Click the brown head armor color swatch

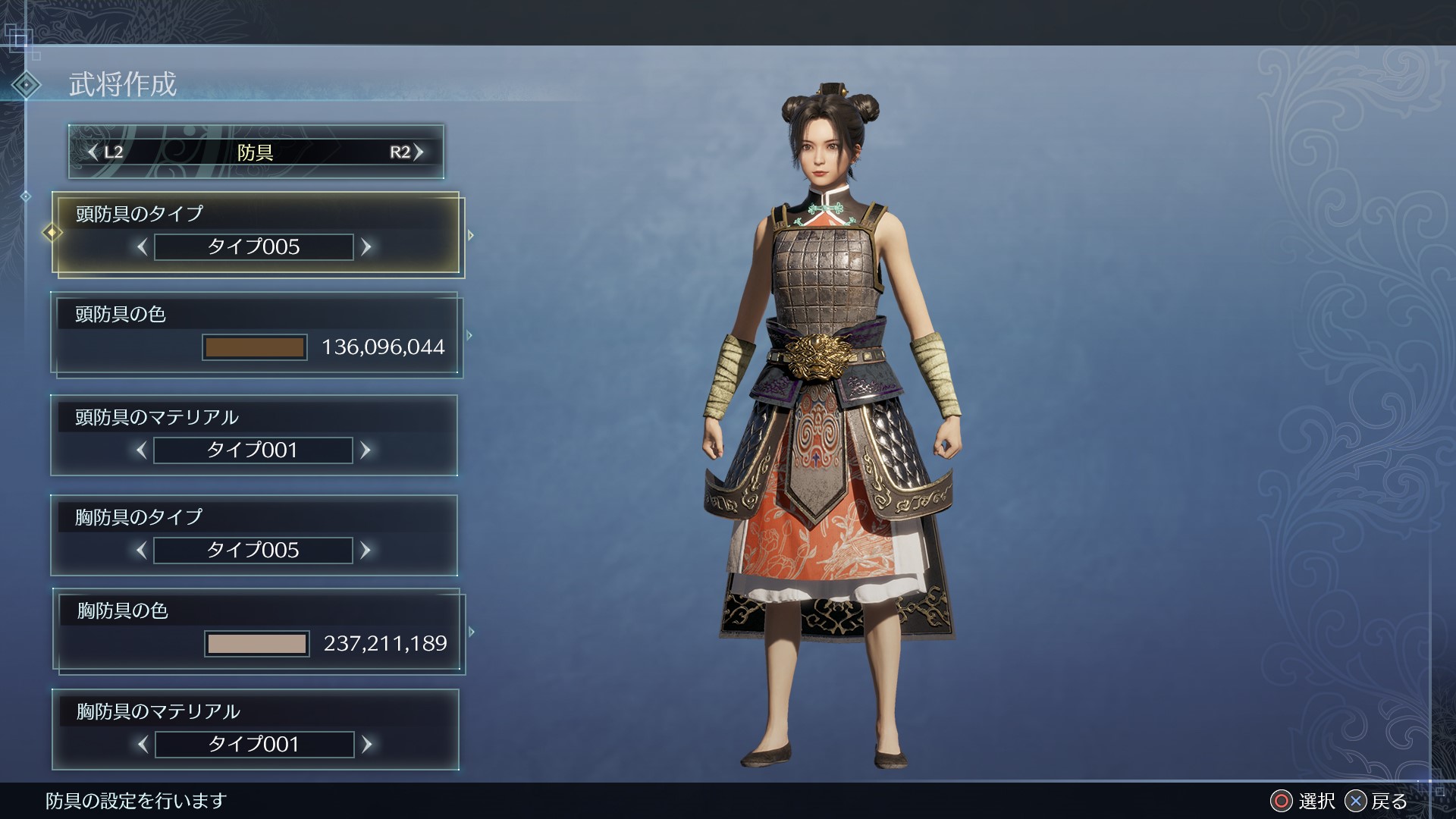[255, 348]
